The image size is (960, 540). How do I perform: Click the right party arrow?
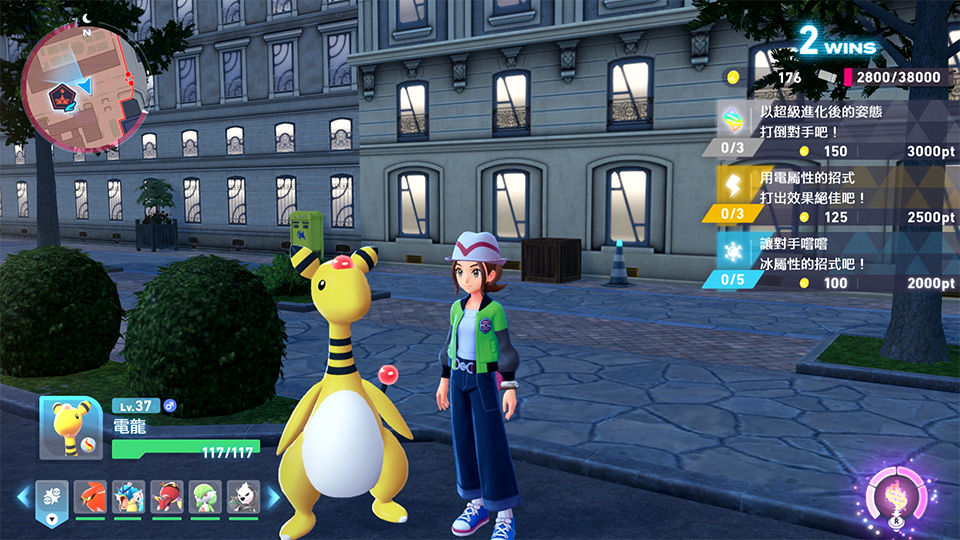click(273, 496)
